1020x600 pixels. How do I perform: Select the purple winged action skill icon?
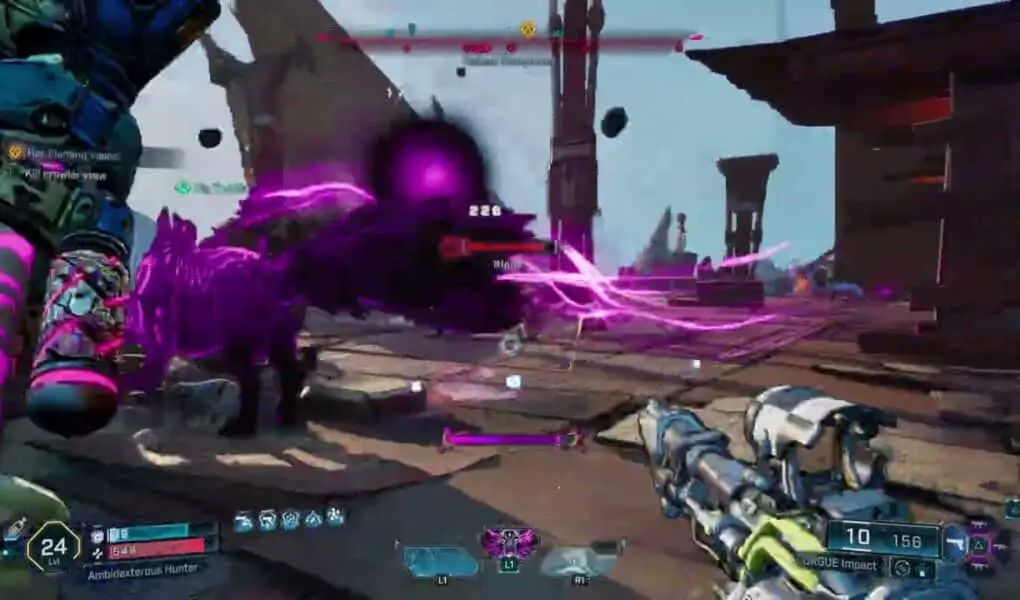(x=510, y=543)
